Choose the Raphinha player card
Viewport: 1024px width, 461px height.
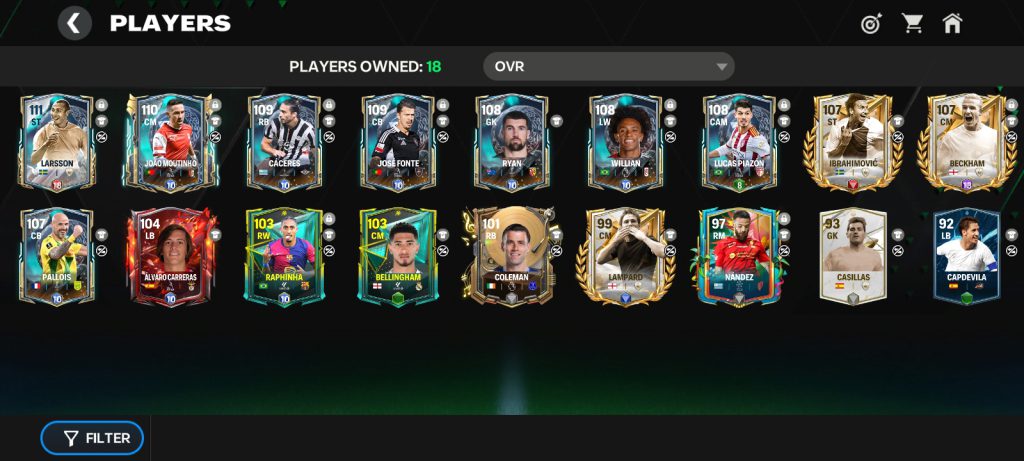(284, 256)
